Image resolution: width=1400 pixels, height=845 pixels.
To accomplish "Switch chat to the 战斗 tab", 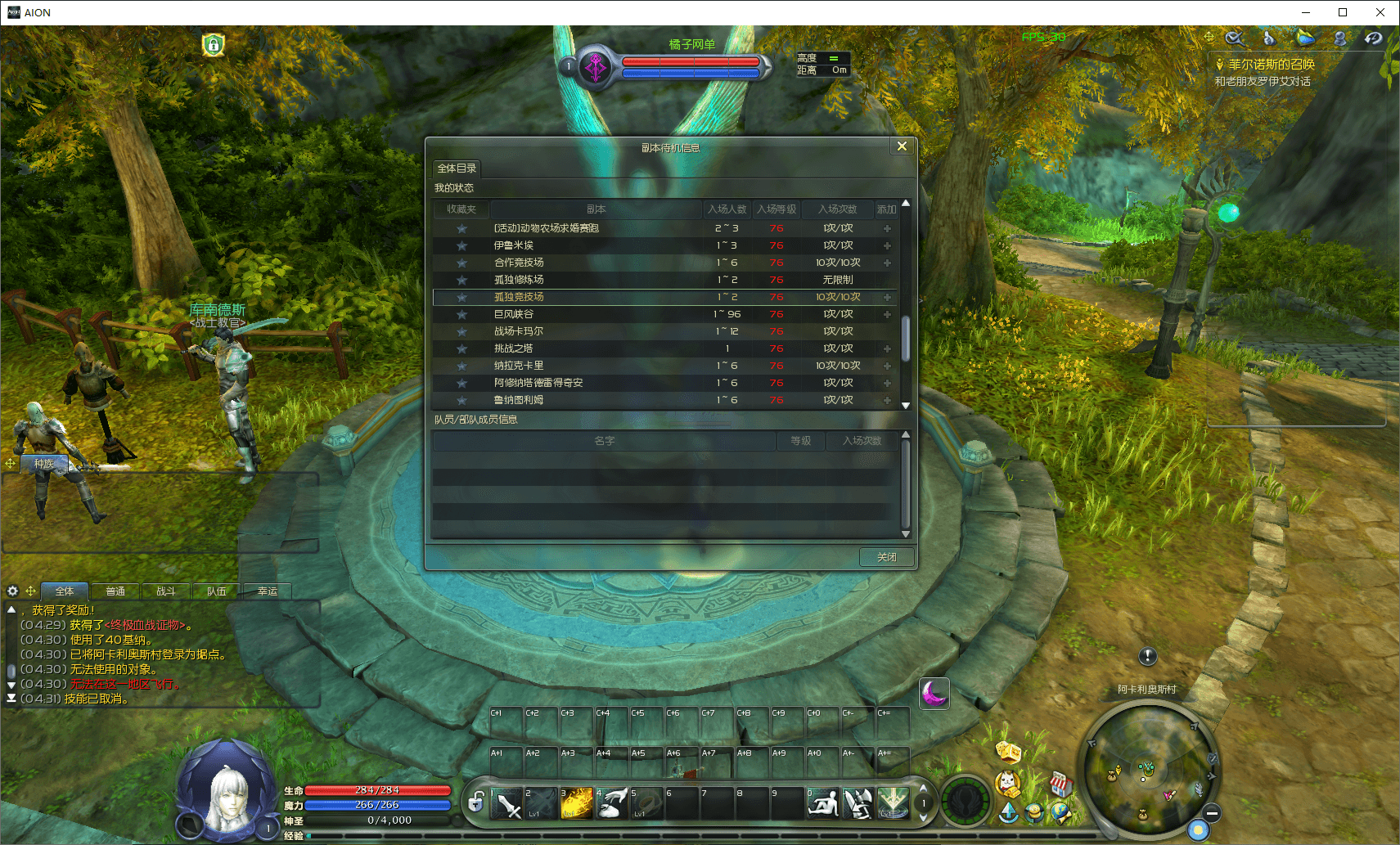I will point(166,591).
